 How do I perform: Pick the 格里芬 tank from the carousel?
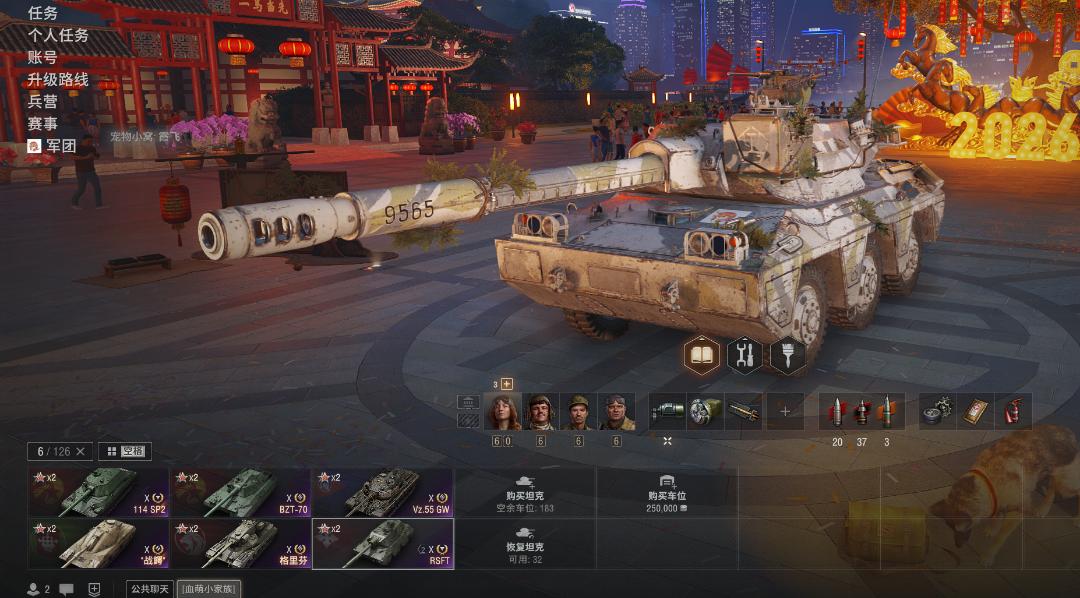pyautogui.click(x=240, y=543)
